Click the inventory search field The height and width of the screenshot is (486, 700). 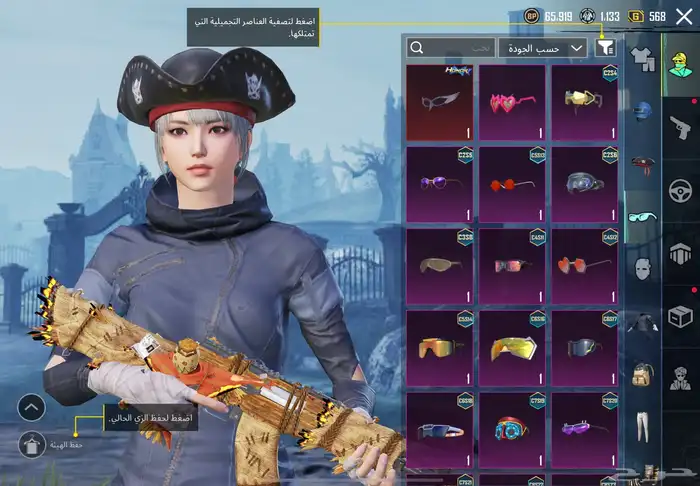tap(452, 47)
